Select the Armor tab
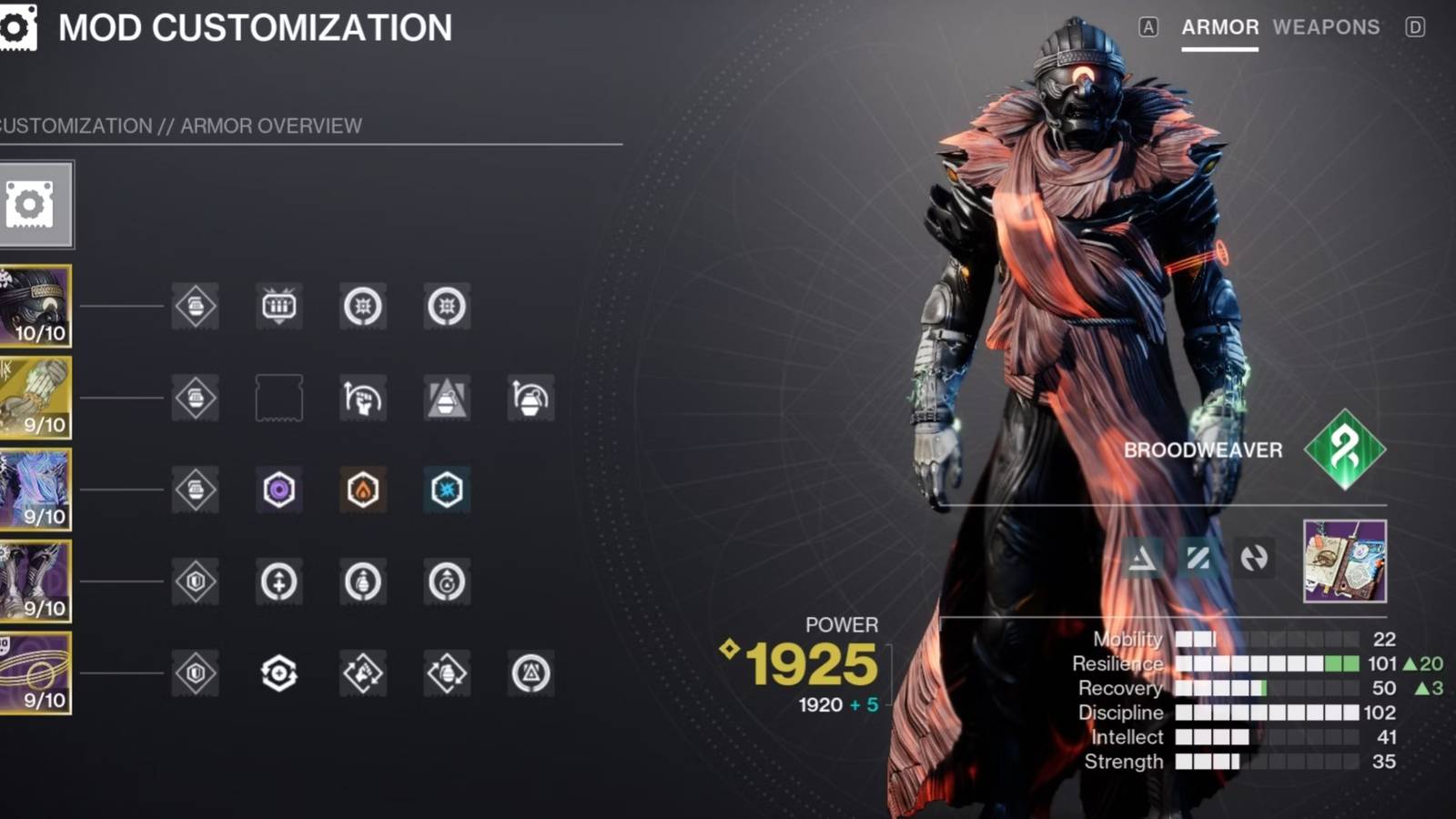 1218,27
